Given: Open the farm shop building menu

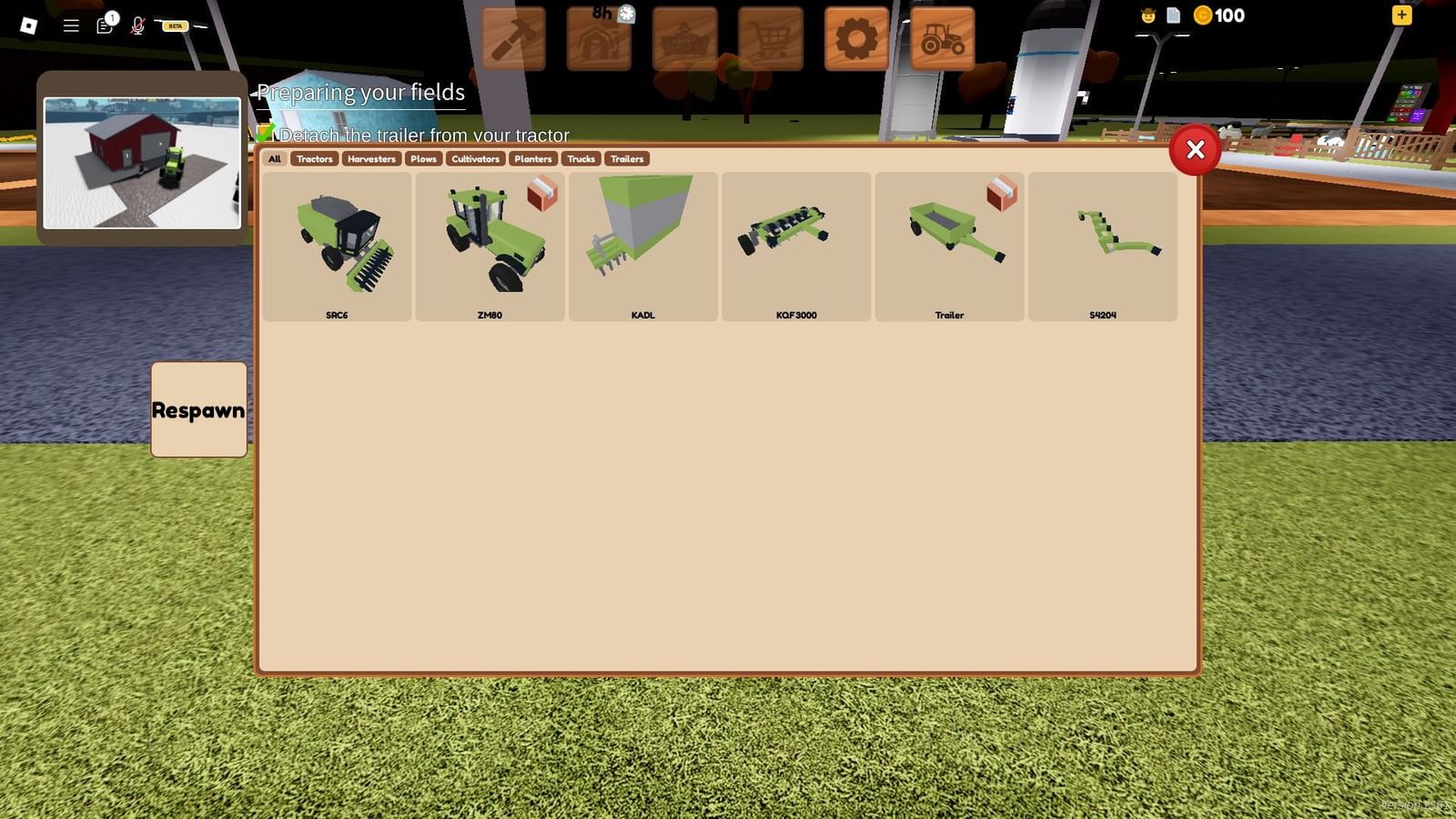Looking at the screenshot, I should 685,36.
